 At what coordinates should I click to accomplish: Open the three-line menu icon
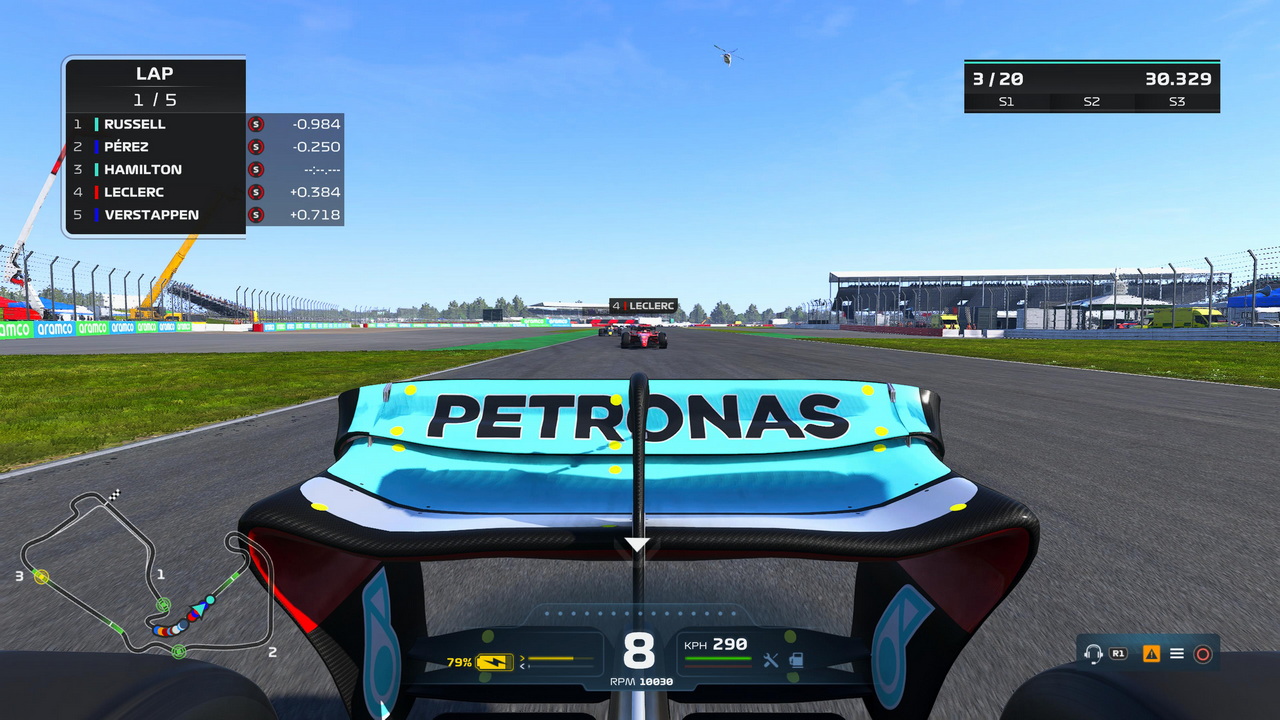click(x=1177, y=654)
